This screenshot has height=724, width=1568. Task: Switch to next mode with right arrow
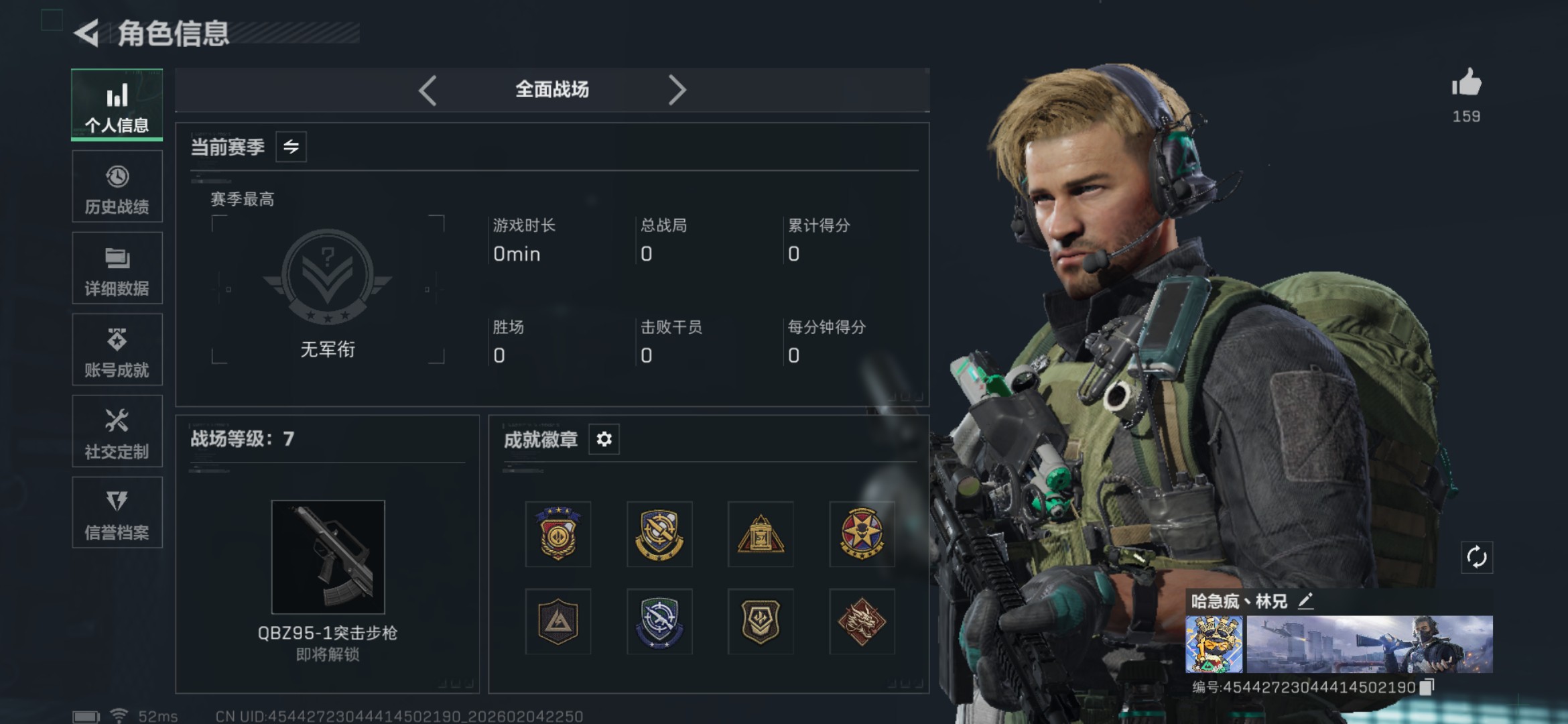pyautogui.click(x=679, y=89)
